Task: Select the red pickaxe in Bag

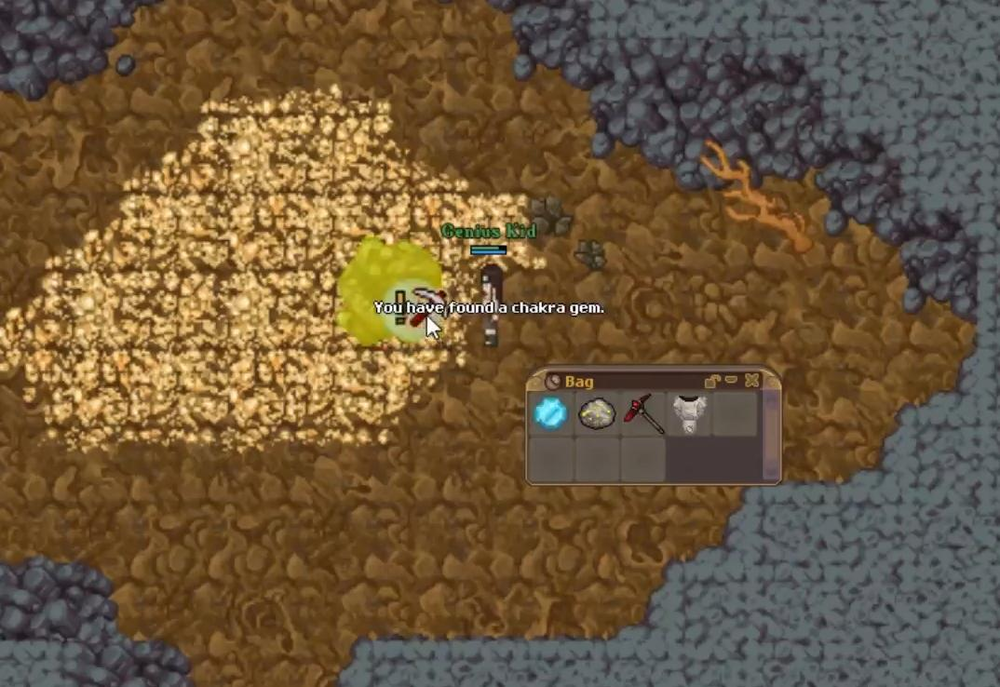Action: (643, 413)
